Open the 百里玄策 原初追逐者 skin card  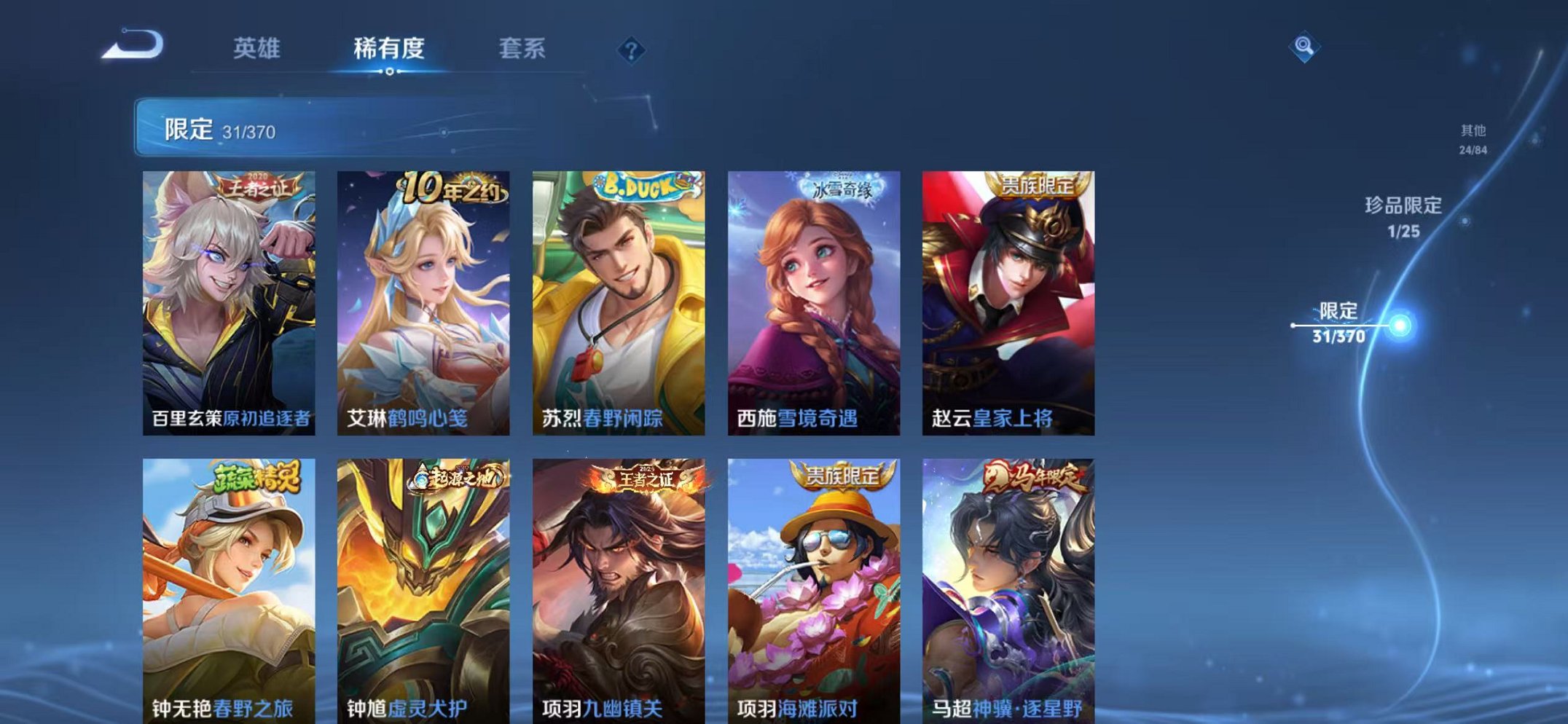(230, 291)
